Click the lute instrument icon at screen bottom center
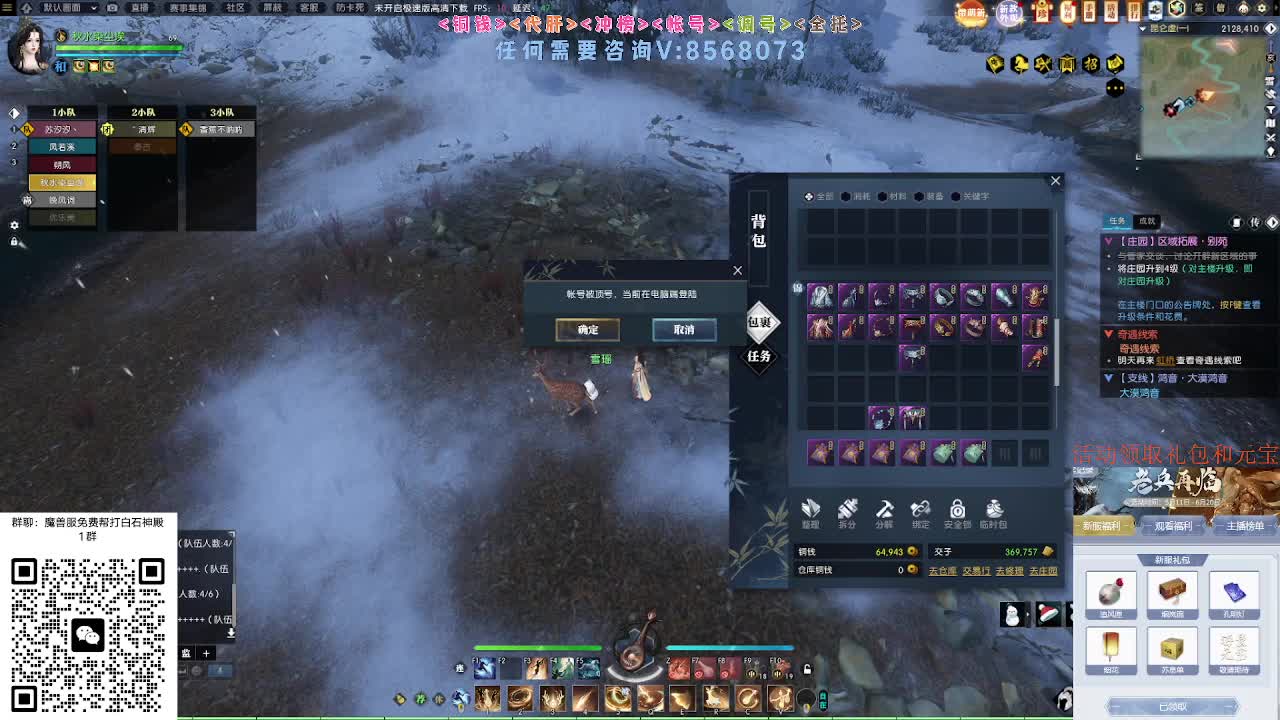Image resolution: width=1280 pixels, height=720 pixels. click(x=632, y=660)
